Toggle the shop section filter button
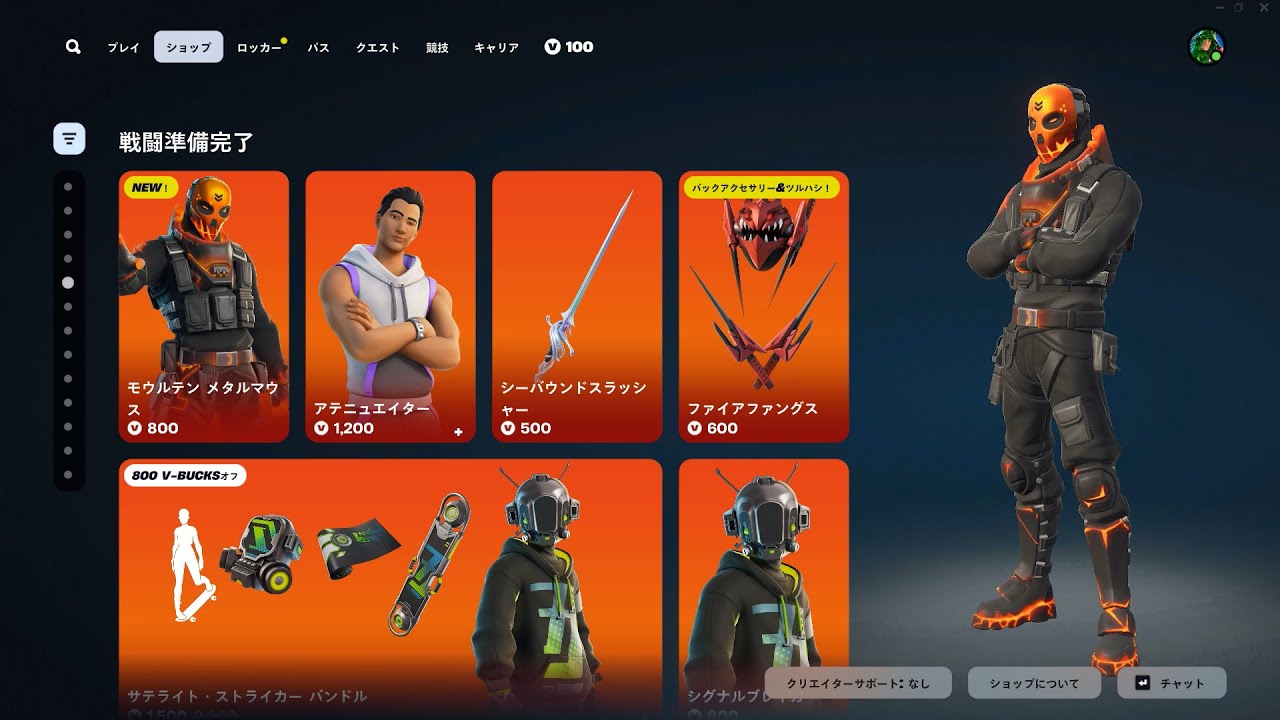This screenshot has width=1280, height=720. click(x=69, y=138)
